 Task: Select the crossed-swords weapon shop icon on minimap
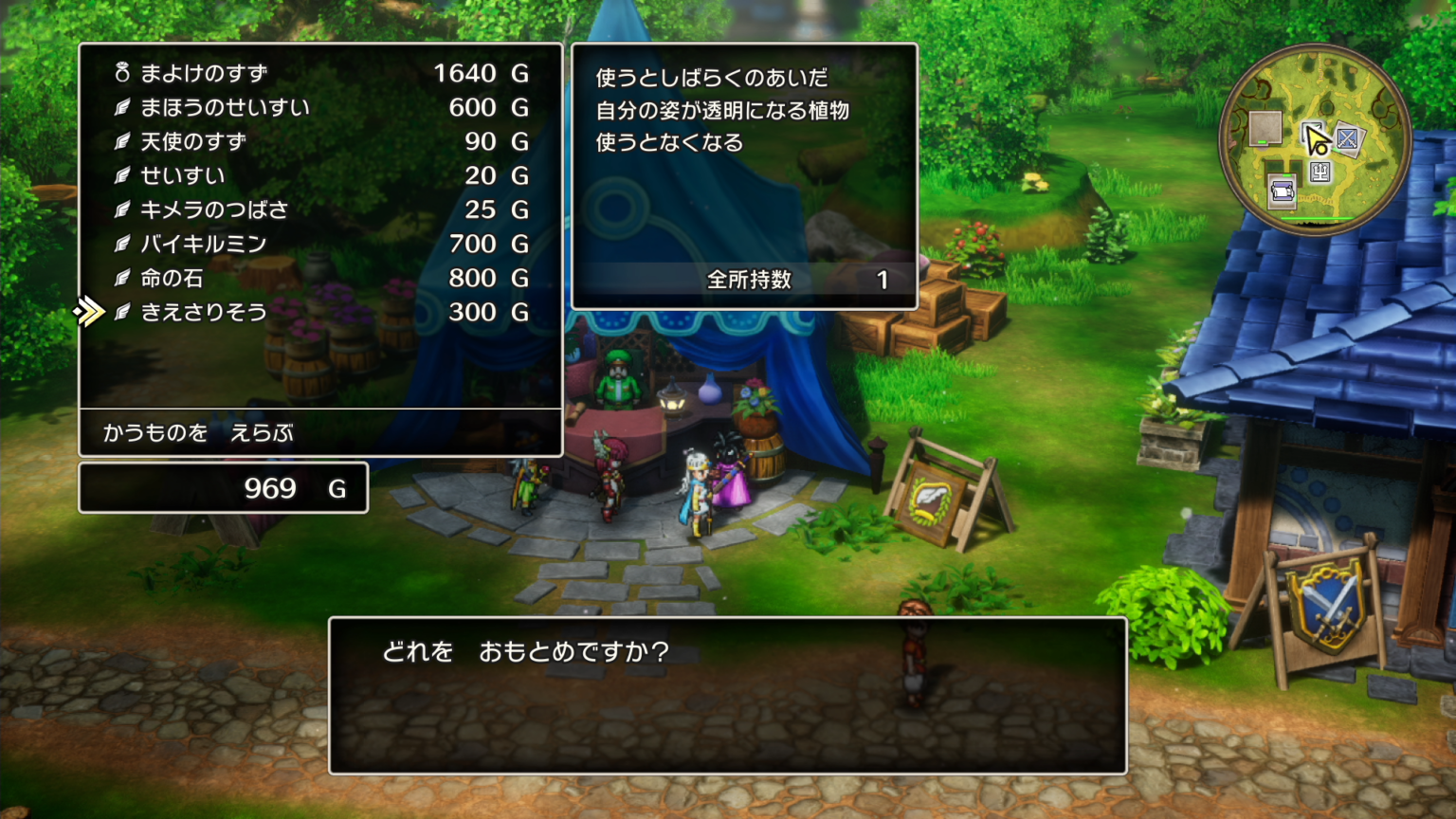tap(1348, 138)
